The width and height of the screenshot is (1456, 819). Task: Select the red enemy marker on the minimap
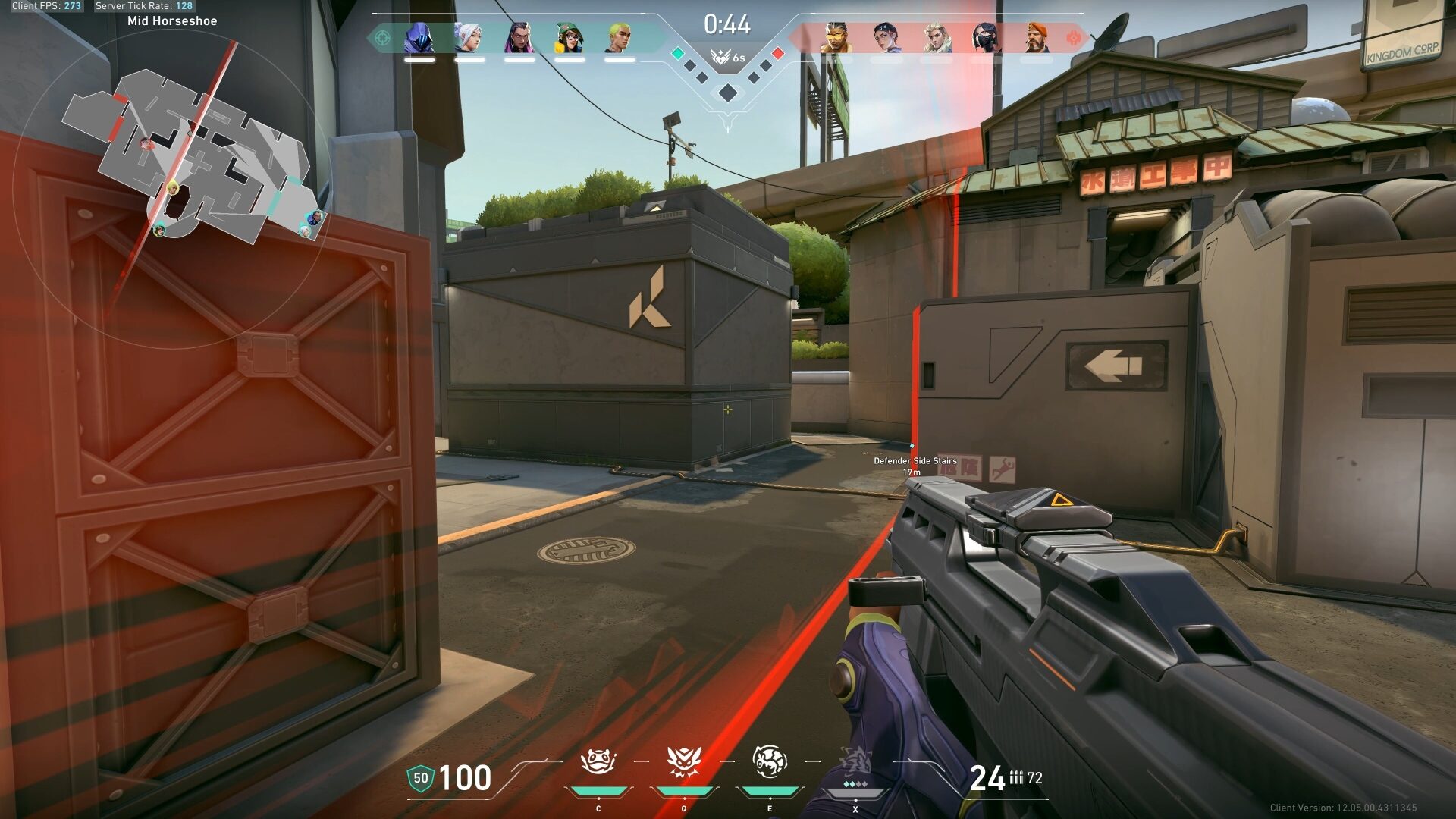pyautogui.click(x=147, y=142)
